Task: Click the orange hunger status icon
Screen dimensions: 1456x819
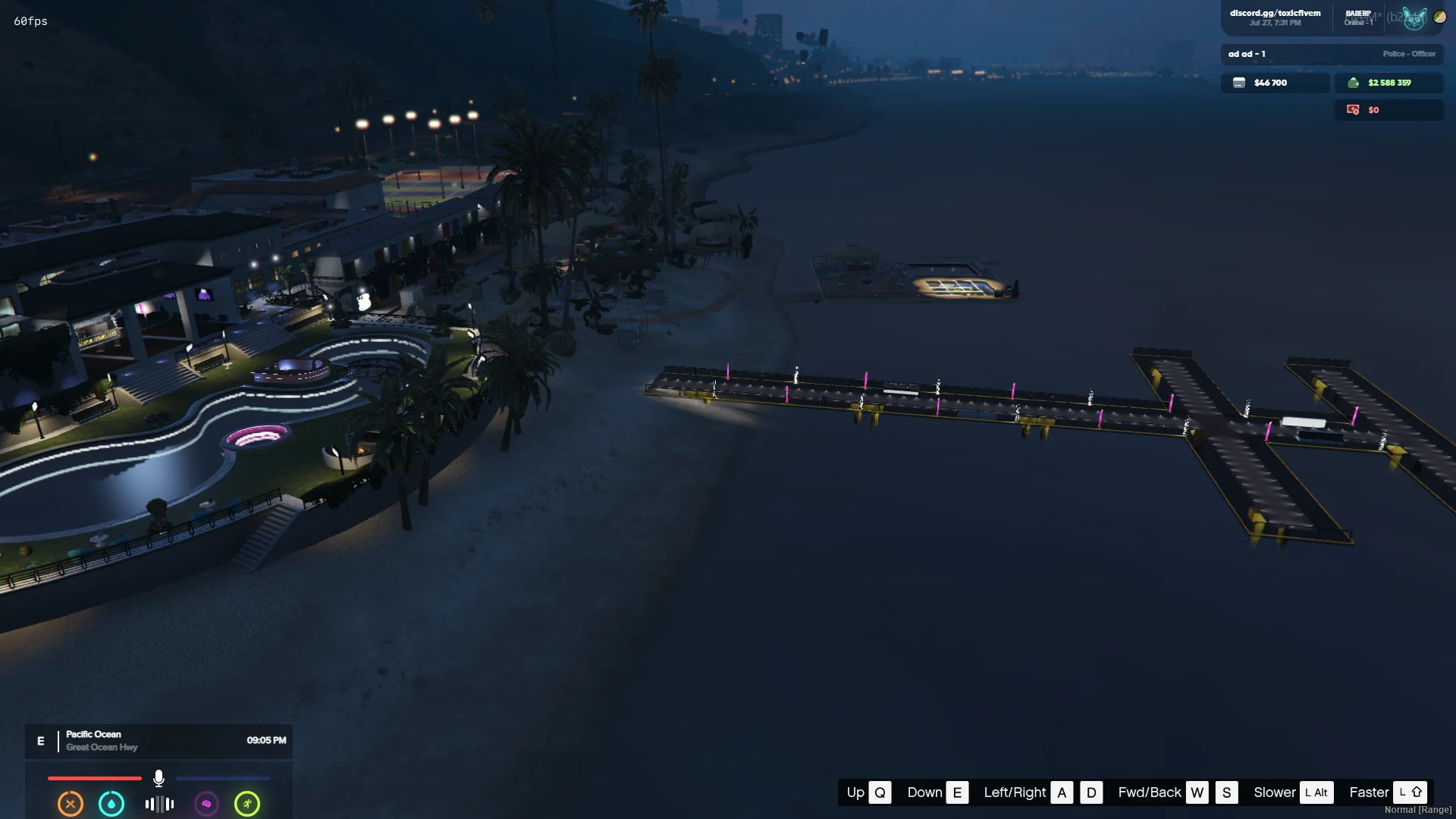Action: pos(71,804)
